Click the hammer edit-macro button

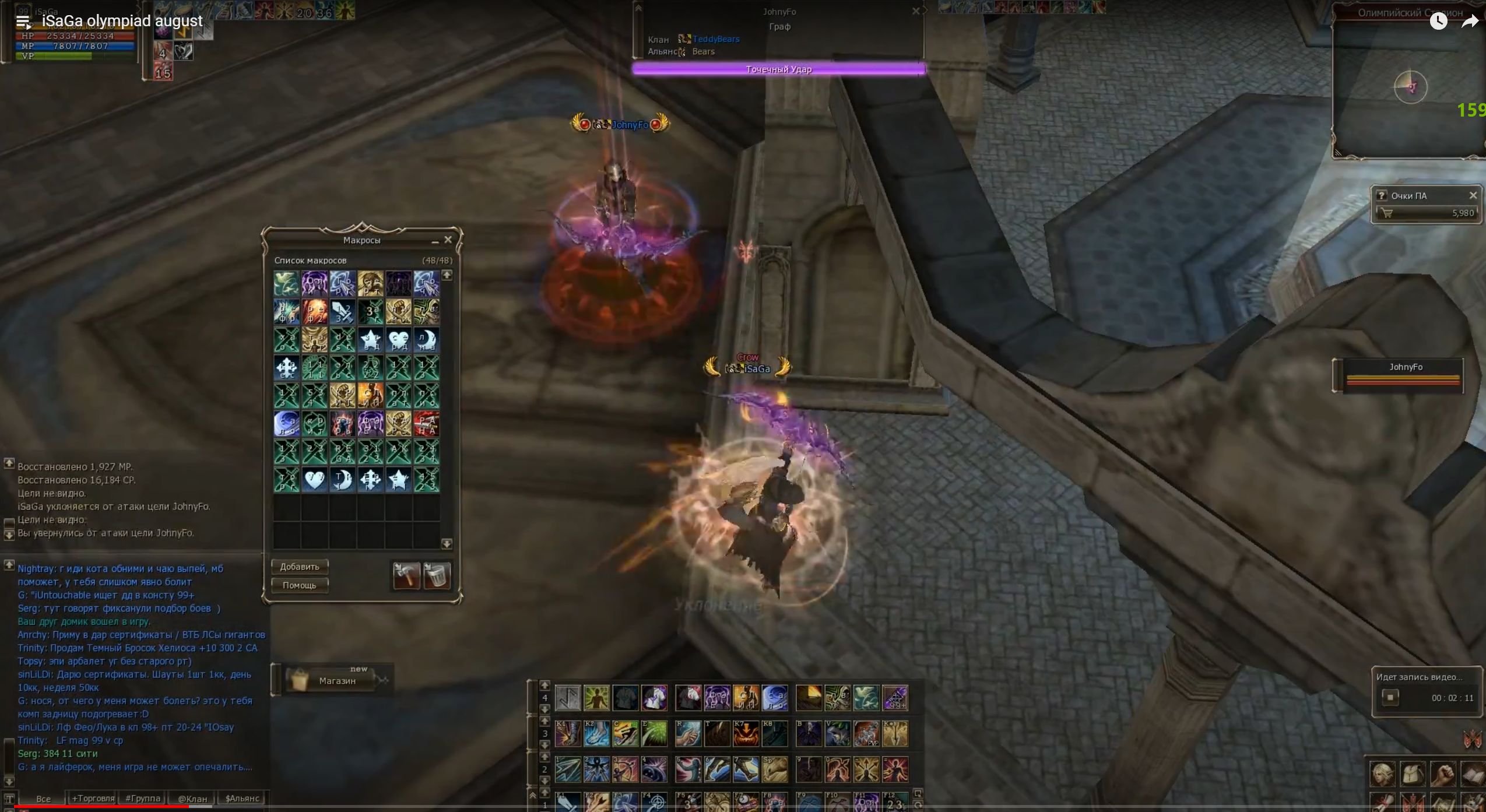(406, 576)
